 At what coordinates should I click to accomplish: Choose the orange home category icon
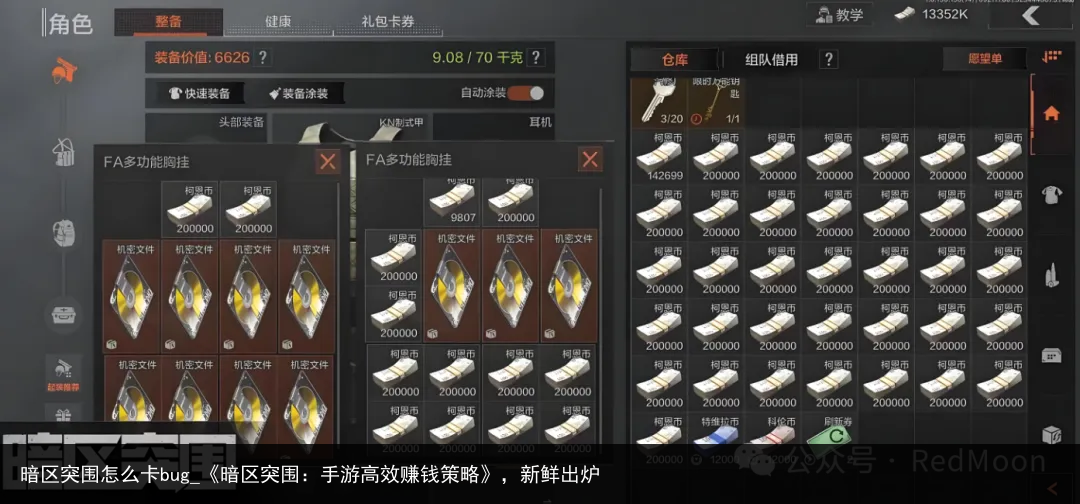click(x=1051, y=113)
